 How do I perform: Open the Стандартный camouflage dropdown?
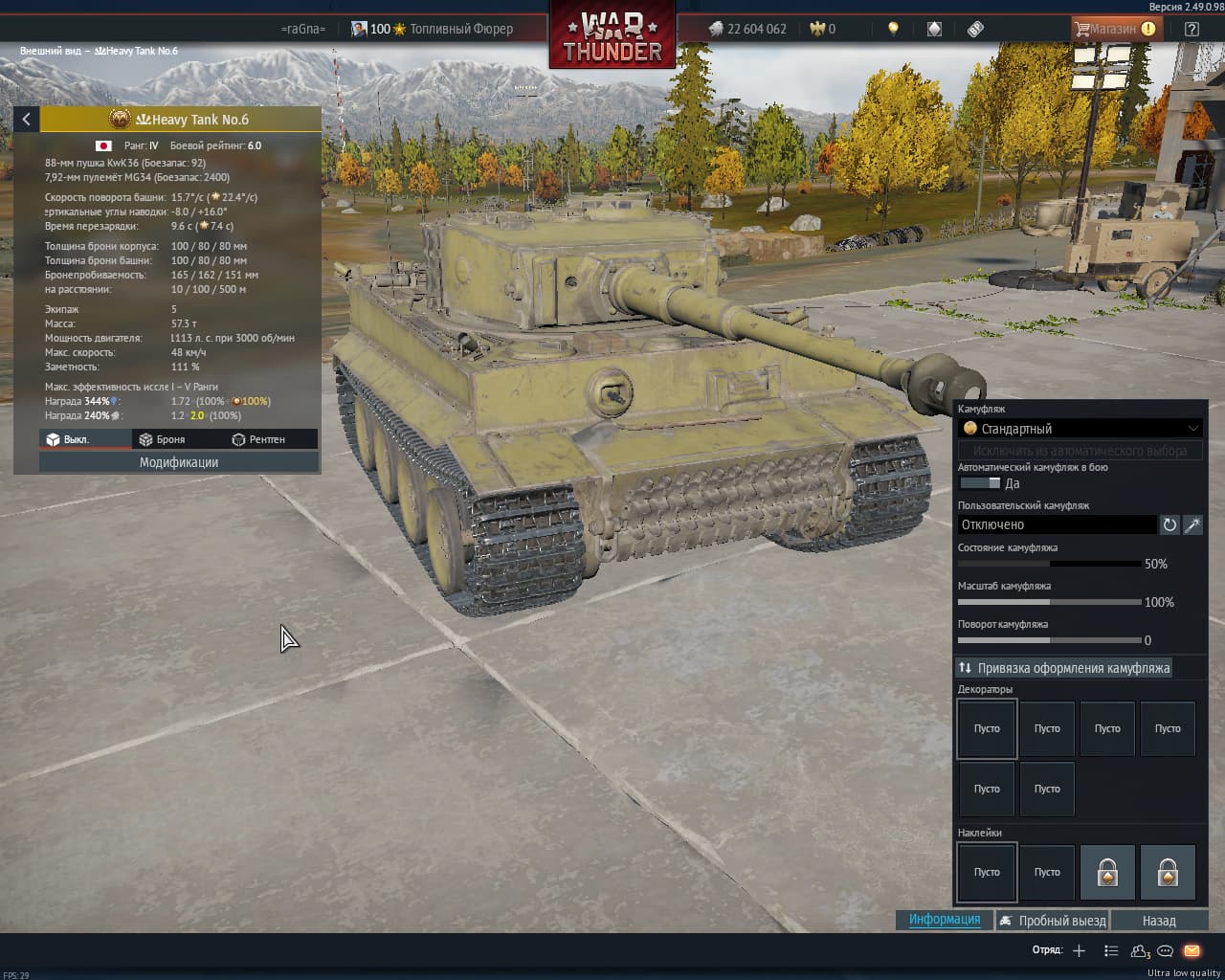1080,429
